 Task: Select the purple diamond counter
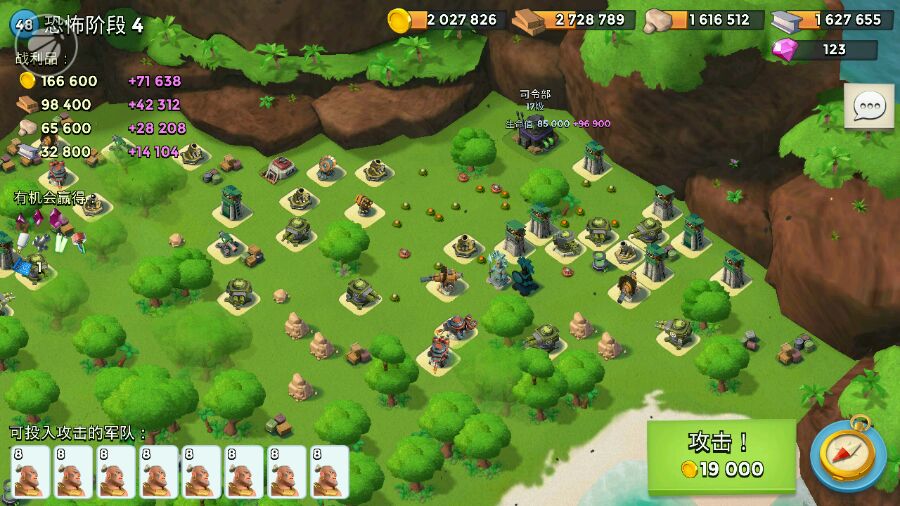[825, 49]
